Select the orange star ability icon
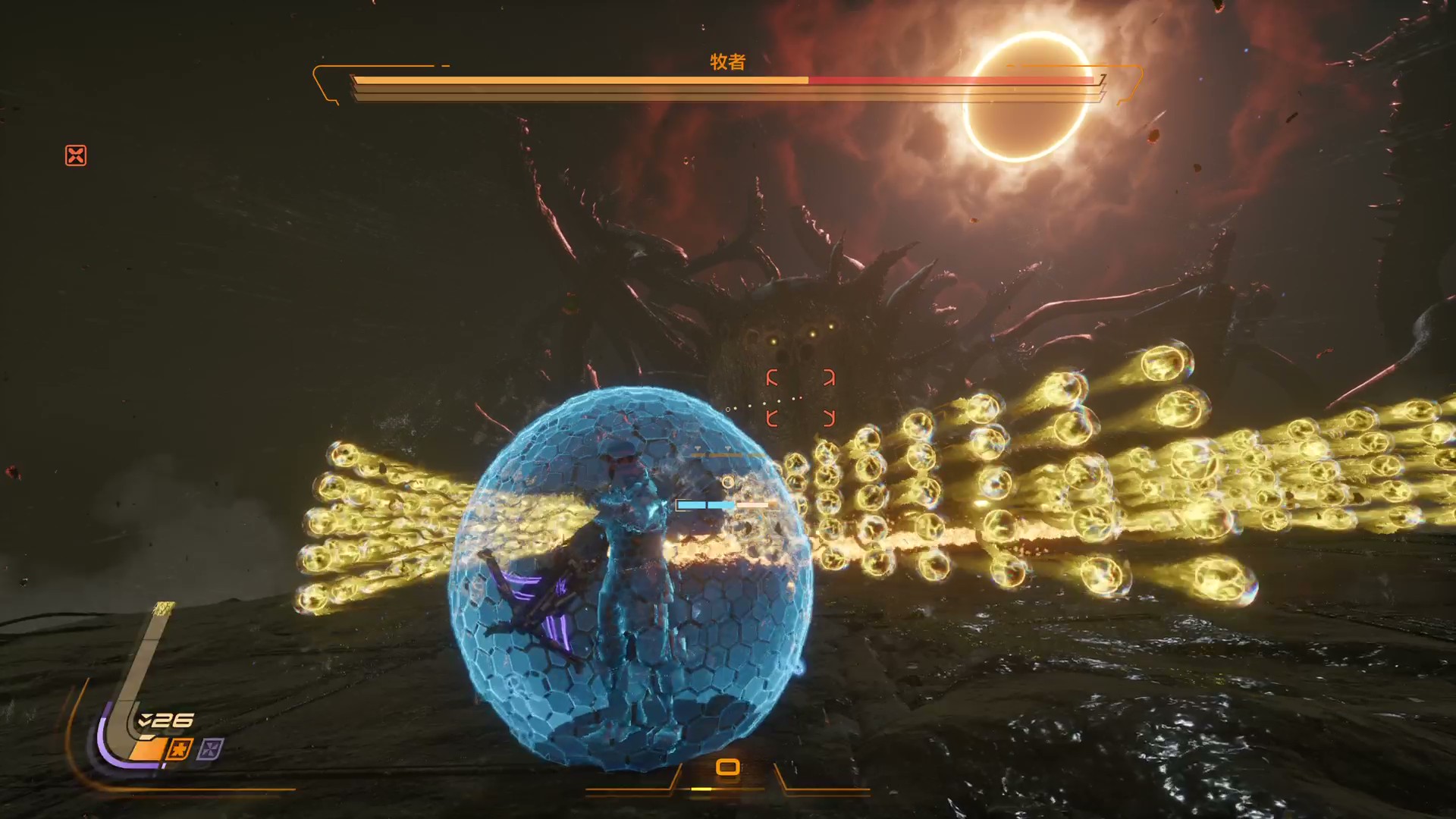This screenshot has height=819, width=1456. (x=180, y=750)
